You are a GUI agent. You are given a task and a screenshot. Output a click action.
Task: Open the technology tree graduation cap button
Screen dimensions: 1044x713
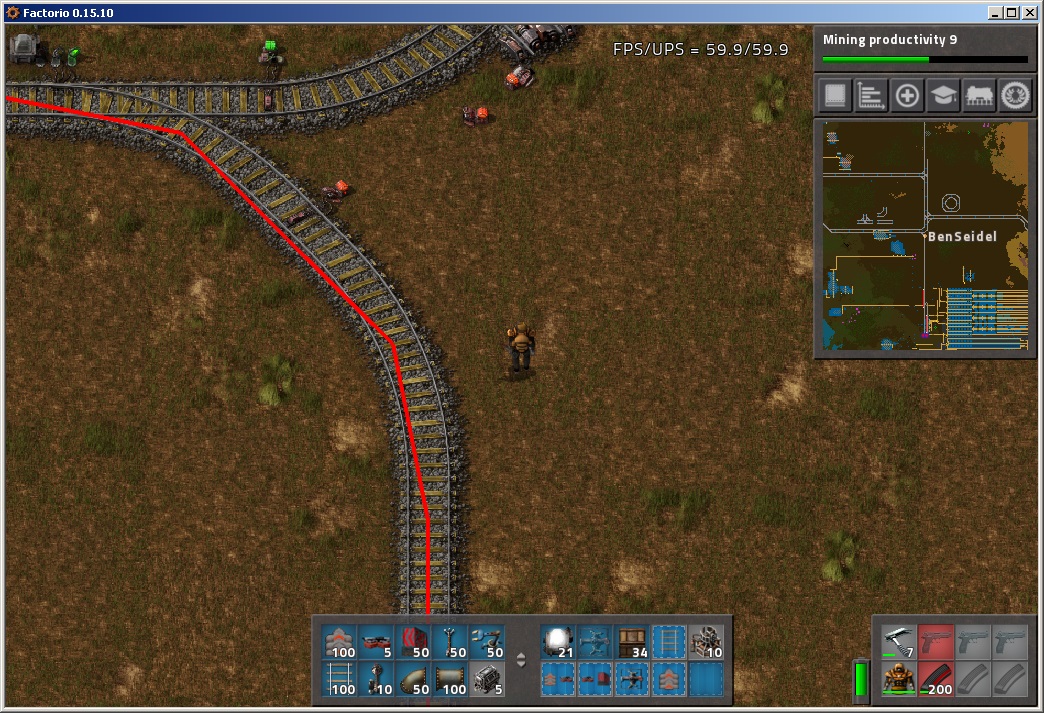943,96
